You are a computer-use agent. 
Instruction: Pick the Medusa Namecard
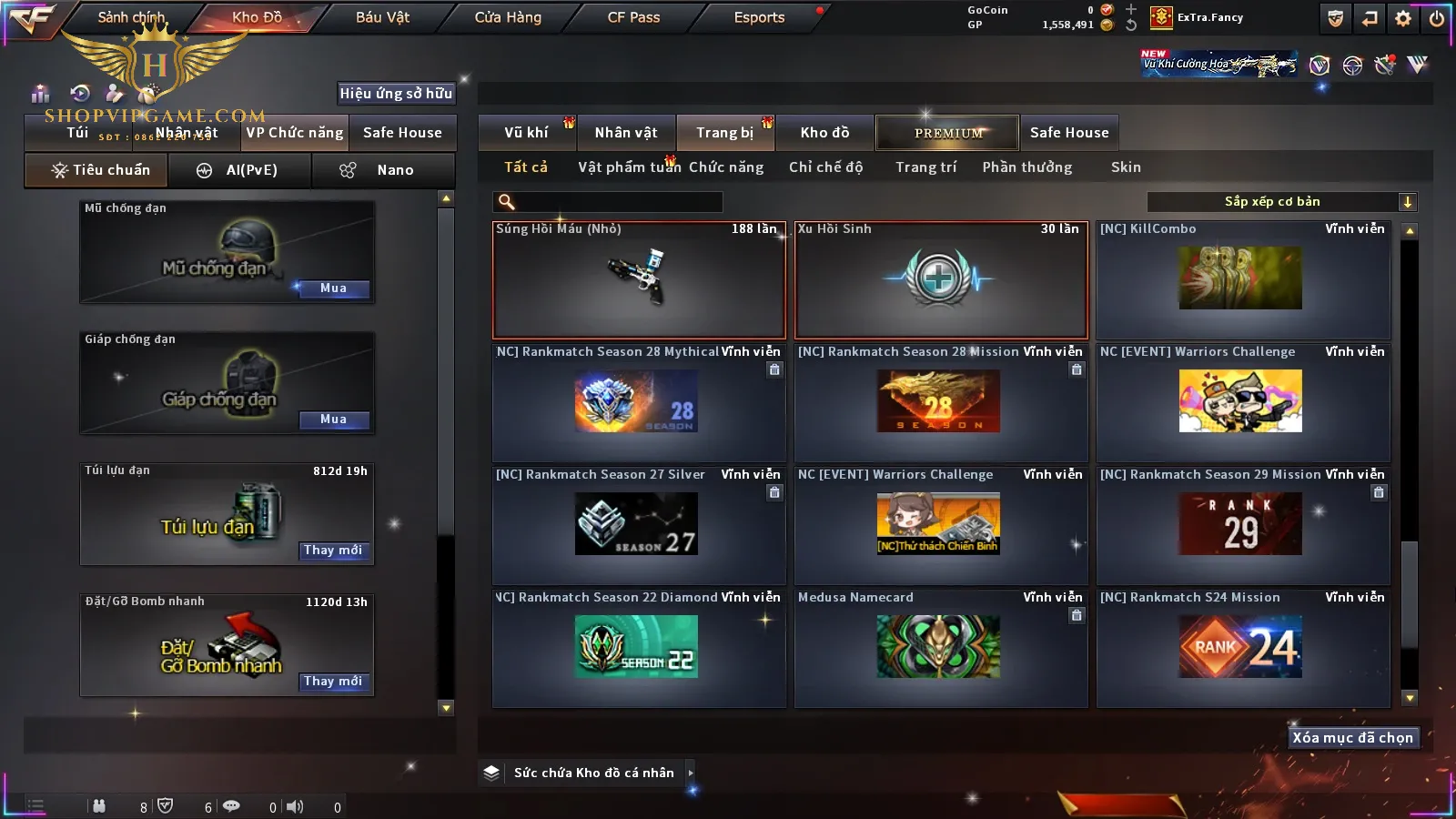(x=939, y=647)
